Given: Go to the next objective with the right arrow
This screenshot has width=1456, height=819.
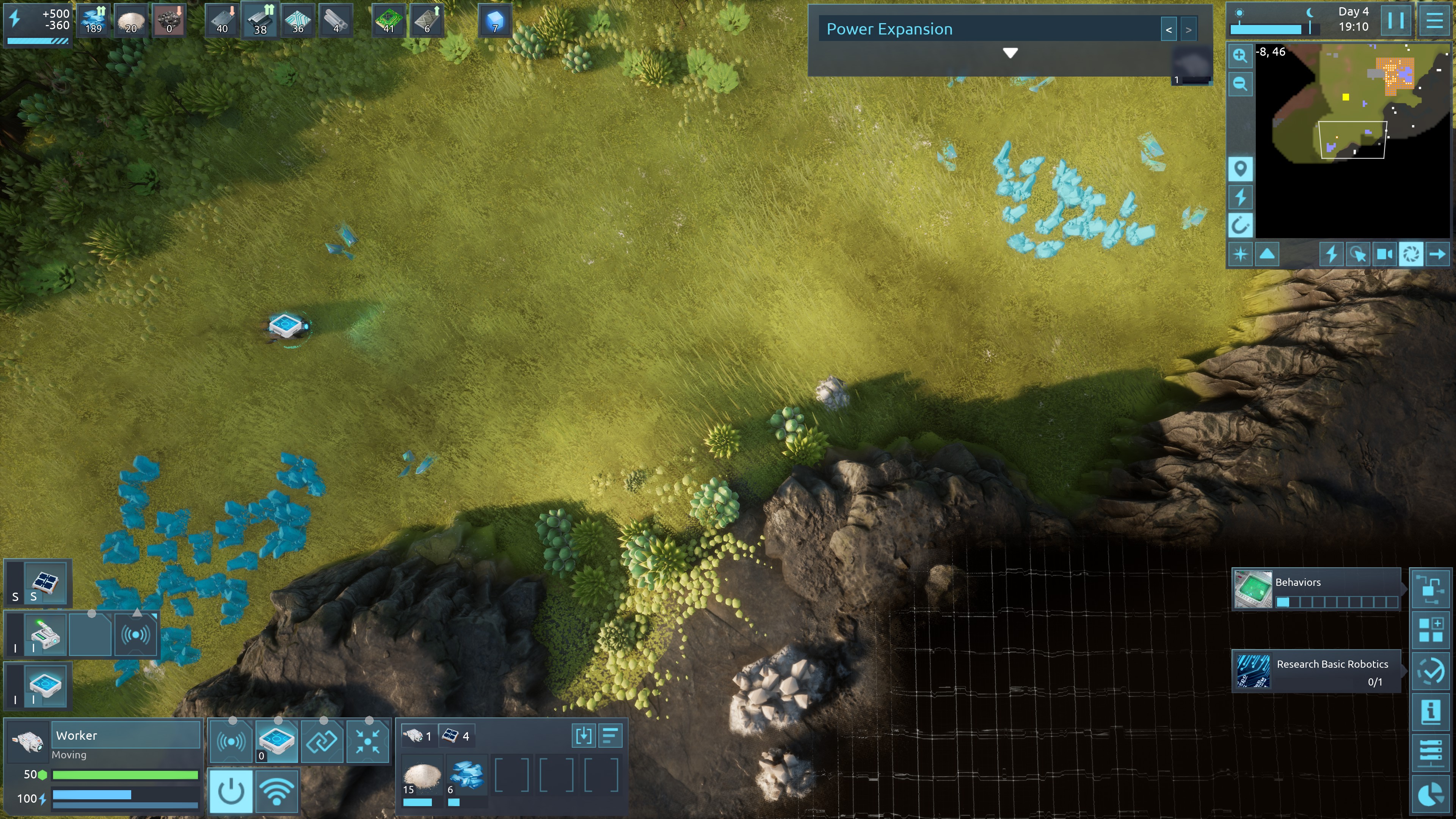Looking at the screenshot, I should click(x=1188, y=30).
